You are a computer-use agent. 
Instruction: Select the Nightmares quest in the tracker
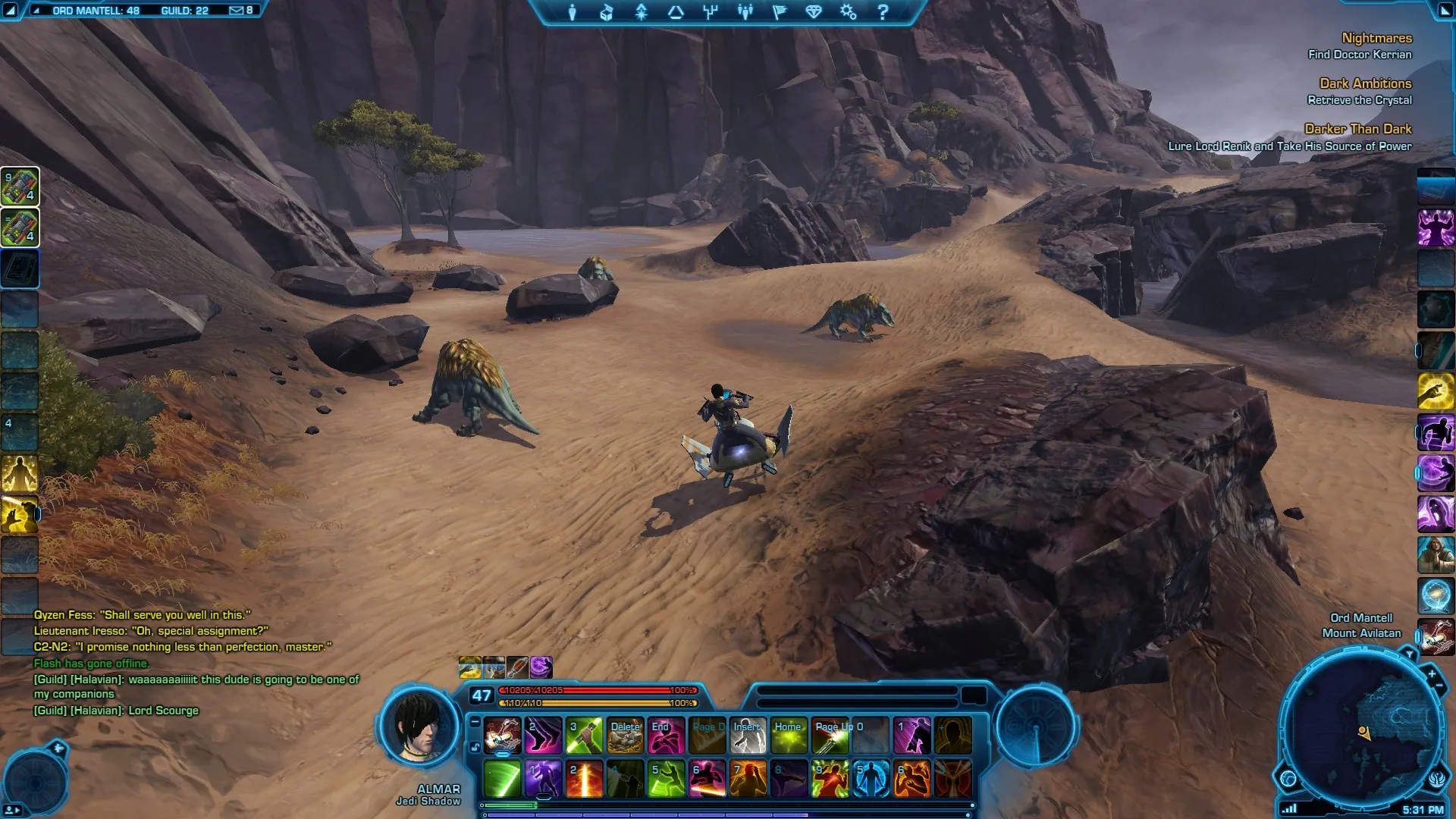[x=1376, y=38]
